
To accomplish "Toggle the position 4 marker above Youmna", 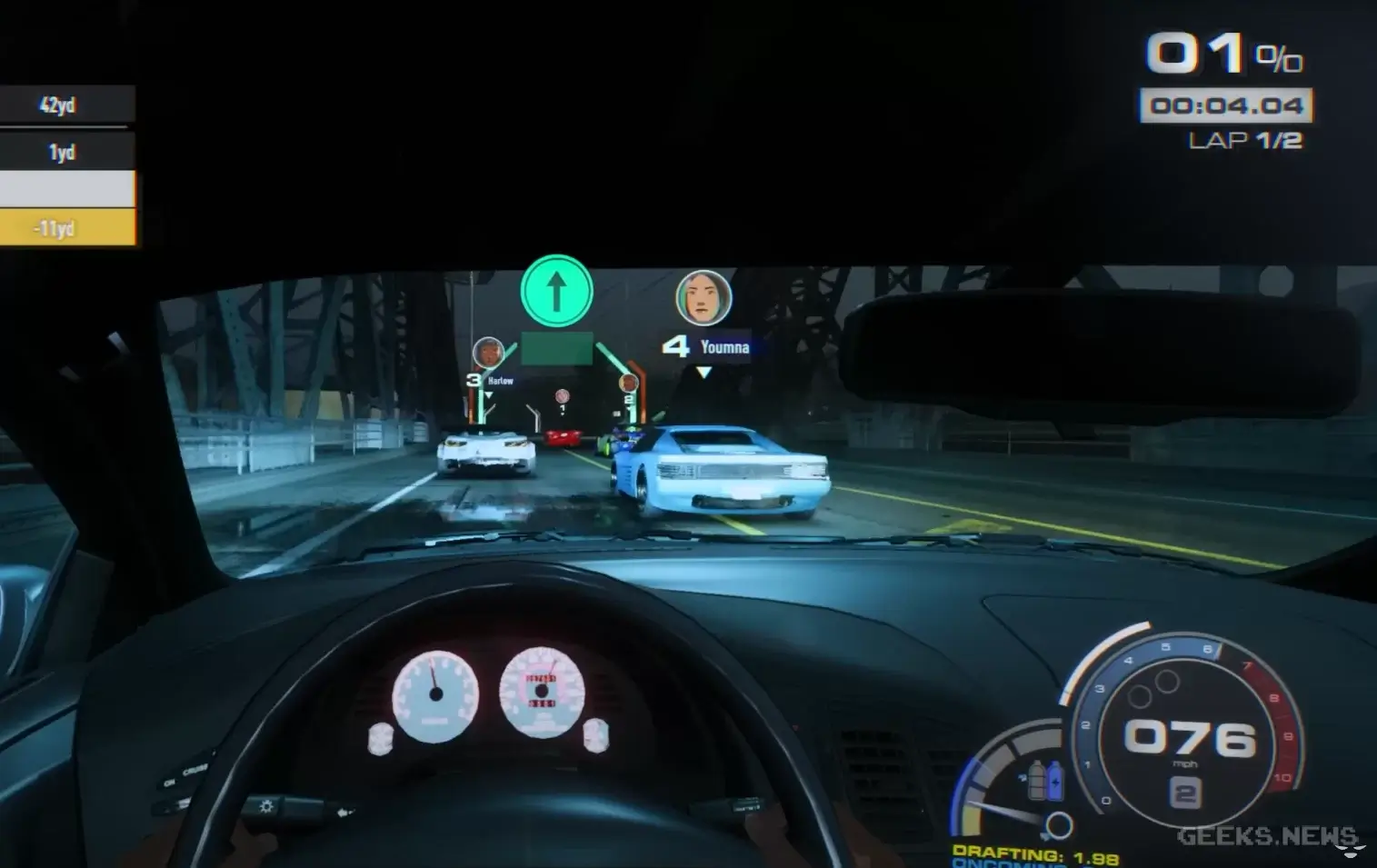I will pyautogui.click(x=676, y=344).
